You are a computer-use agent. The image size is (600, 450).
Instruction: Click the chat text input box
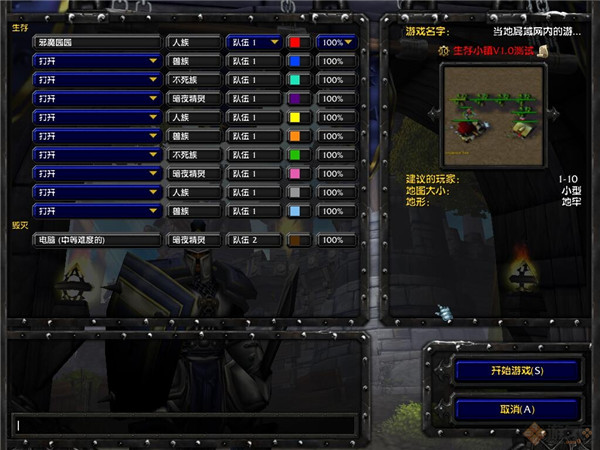(x=185, y=425)
